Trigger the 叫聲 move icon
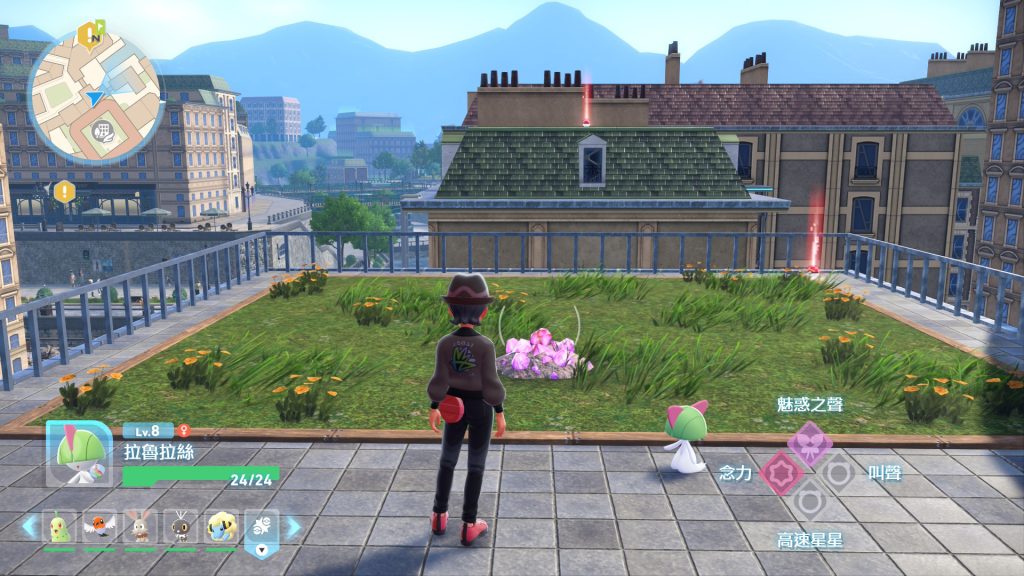The width and height of the screenshot is (1024, 576). [838, 472]
